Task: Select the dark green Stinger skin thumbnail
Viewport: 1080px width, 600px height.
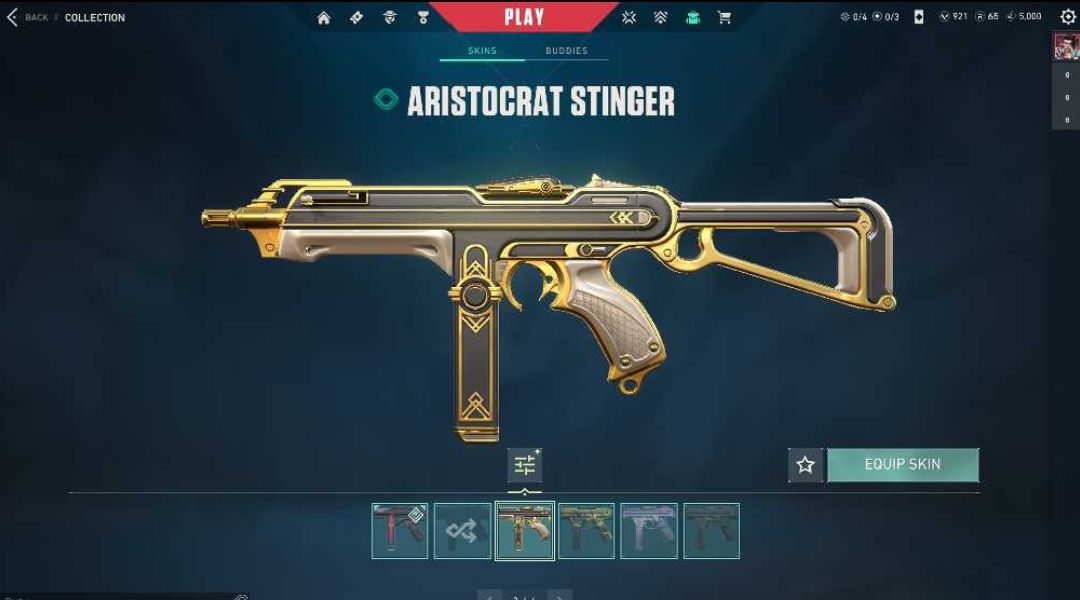Action: [711, 531]
